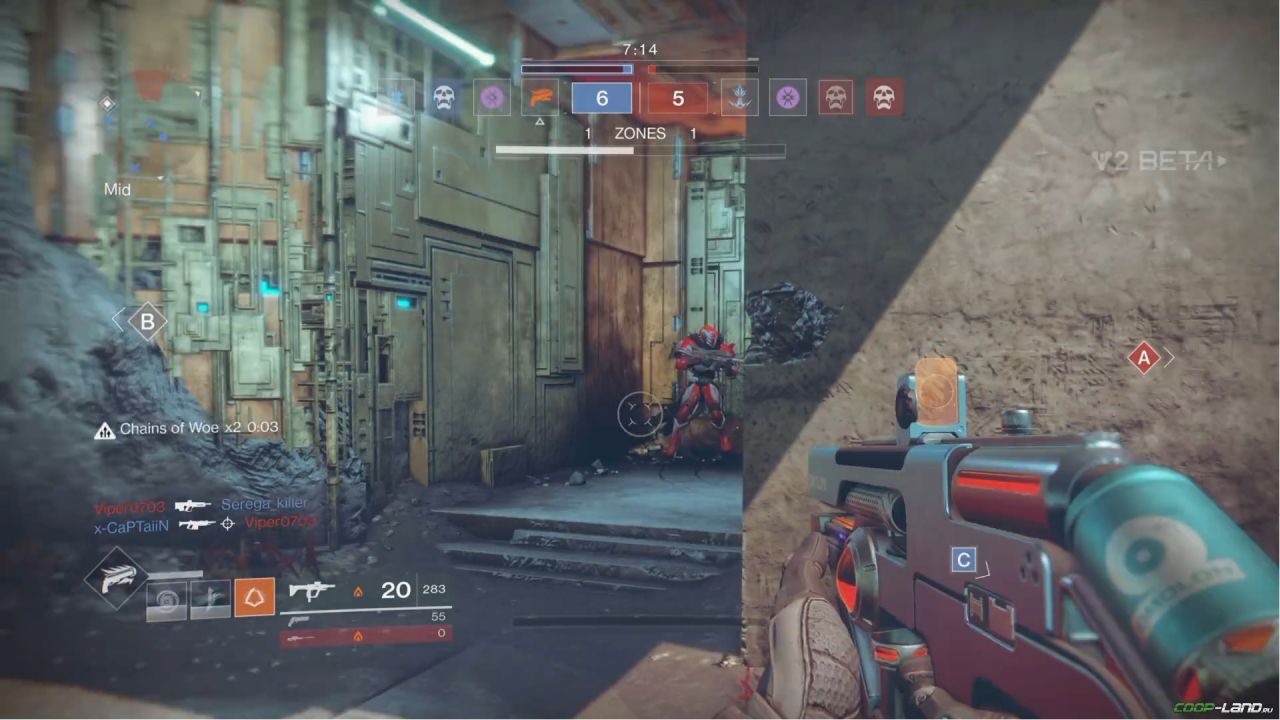Viewport: 1280px width, 720px height.
Task: Select the zone B objective marker
Action: click(148, 322)
